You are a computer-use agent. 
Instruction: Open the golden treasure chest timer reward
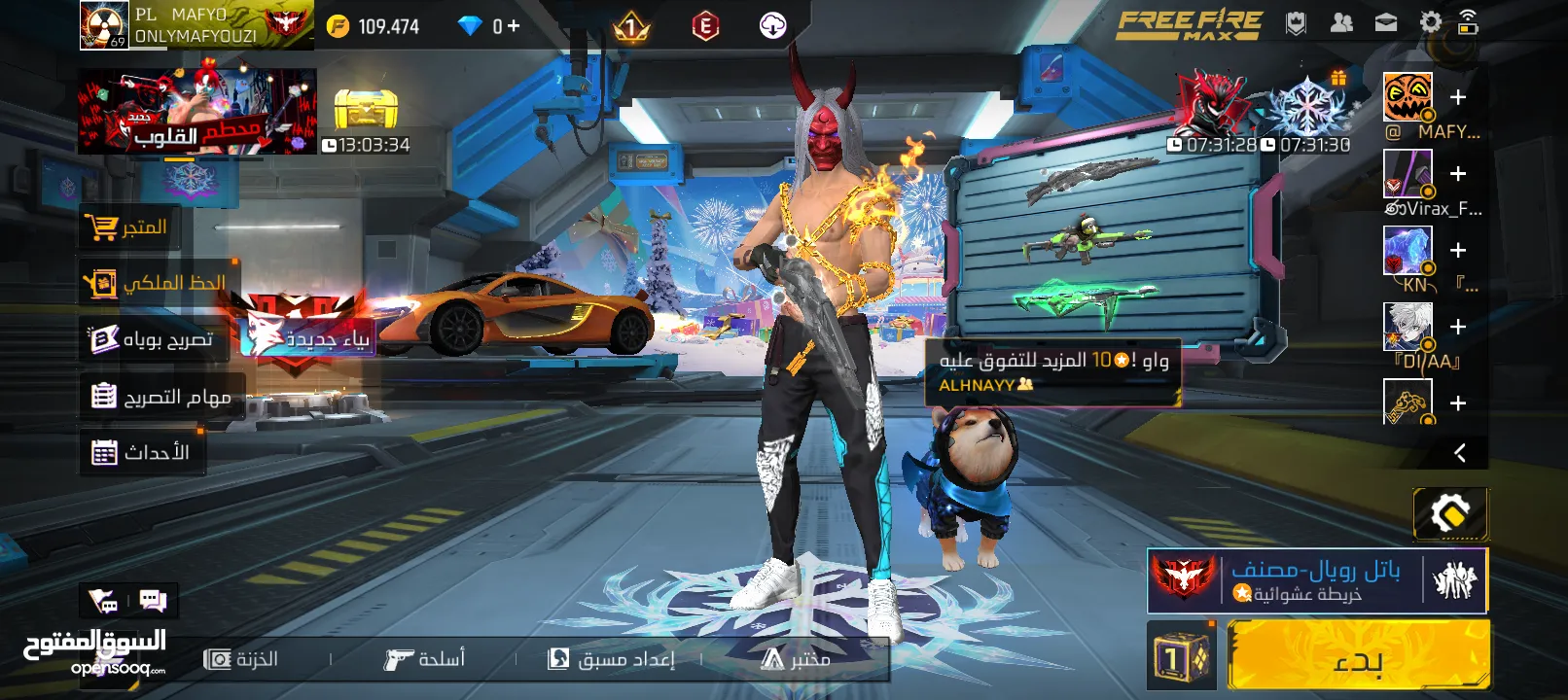click(366, 111)
